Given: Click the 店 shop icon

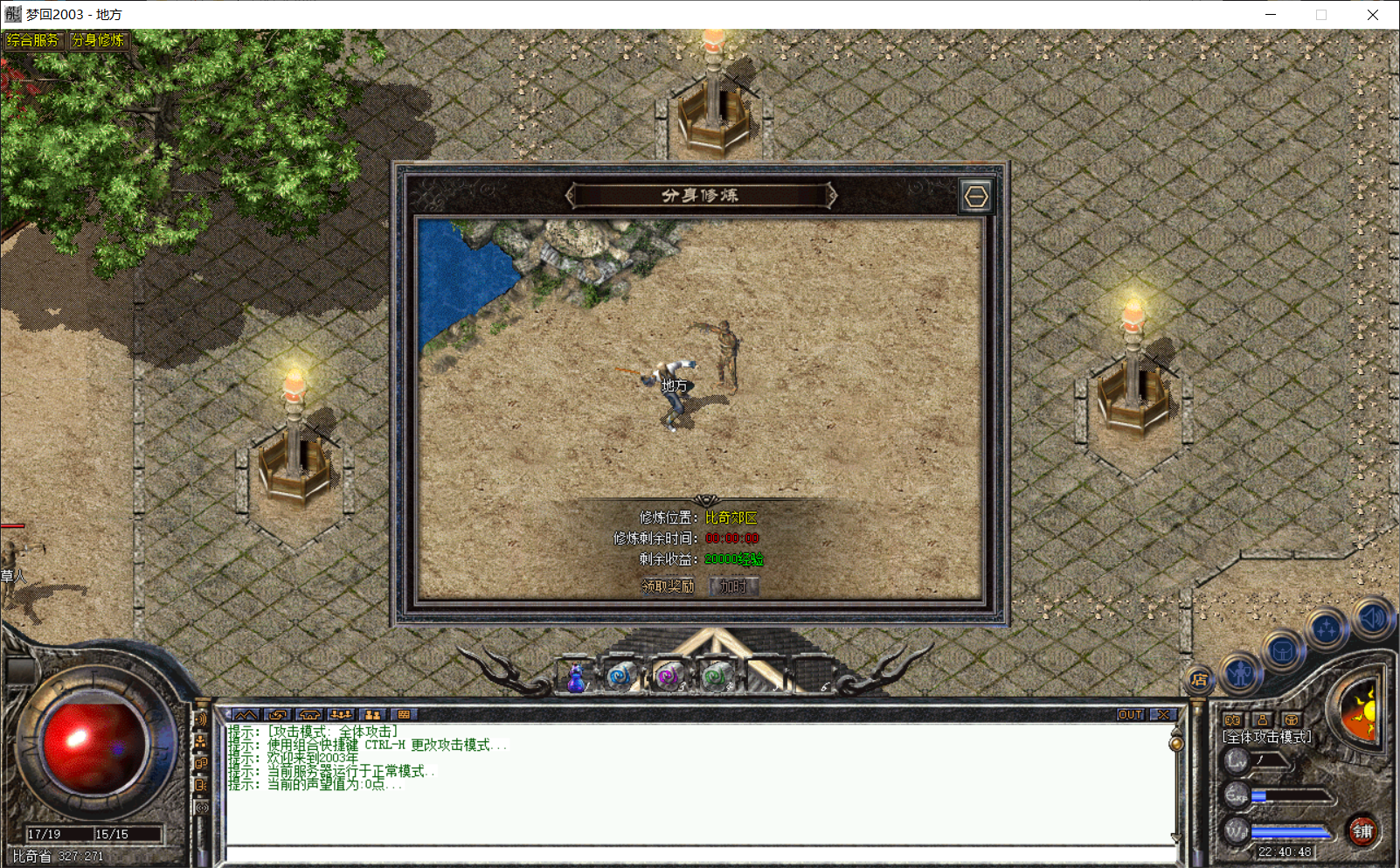Looking at the screenshot, I should [x=1198, y=677].
